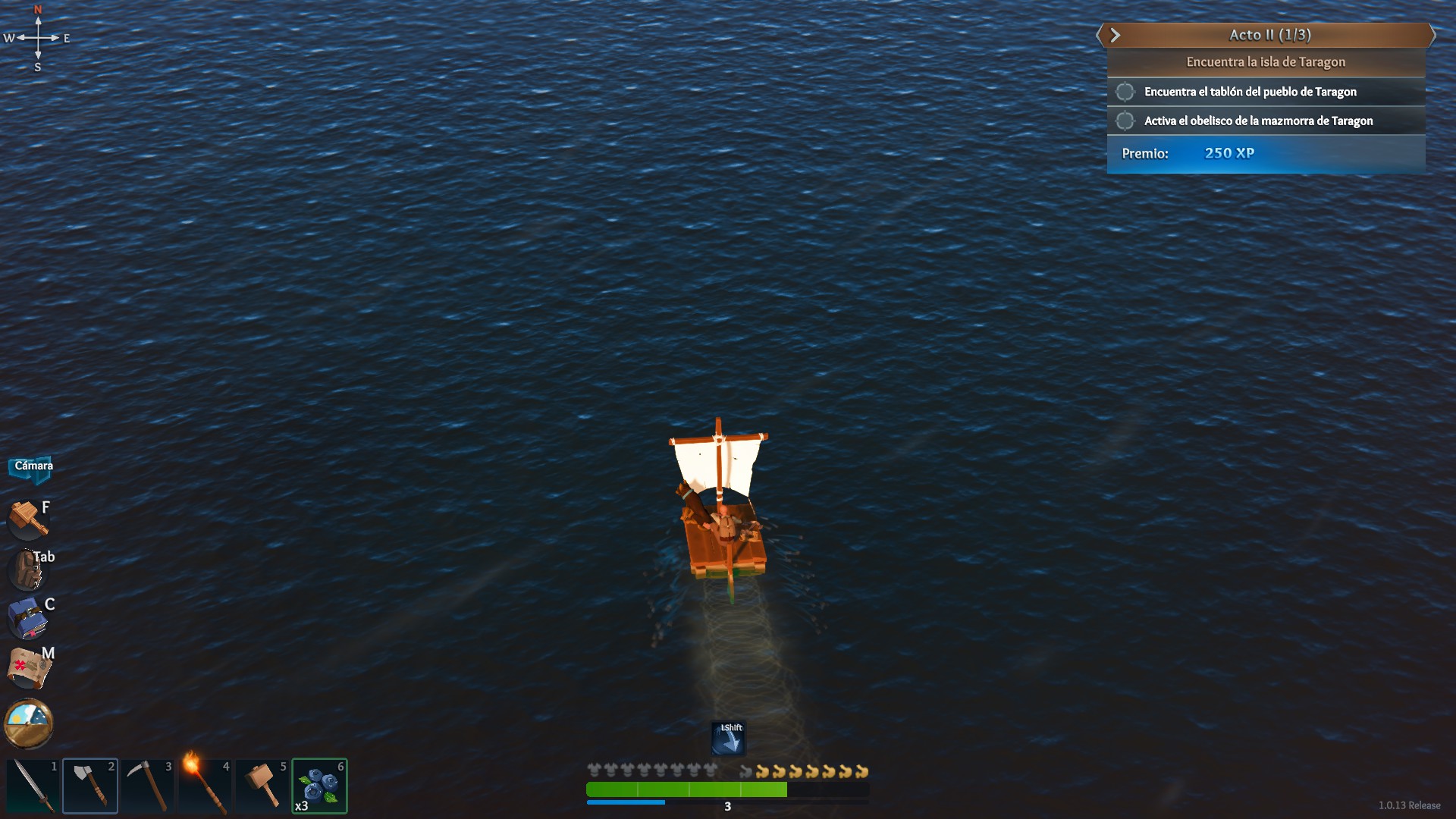Click the day-night clock dial
1456x819 pixels.
[x=29, y=723]
